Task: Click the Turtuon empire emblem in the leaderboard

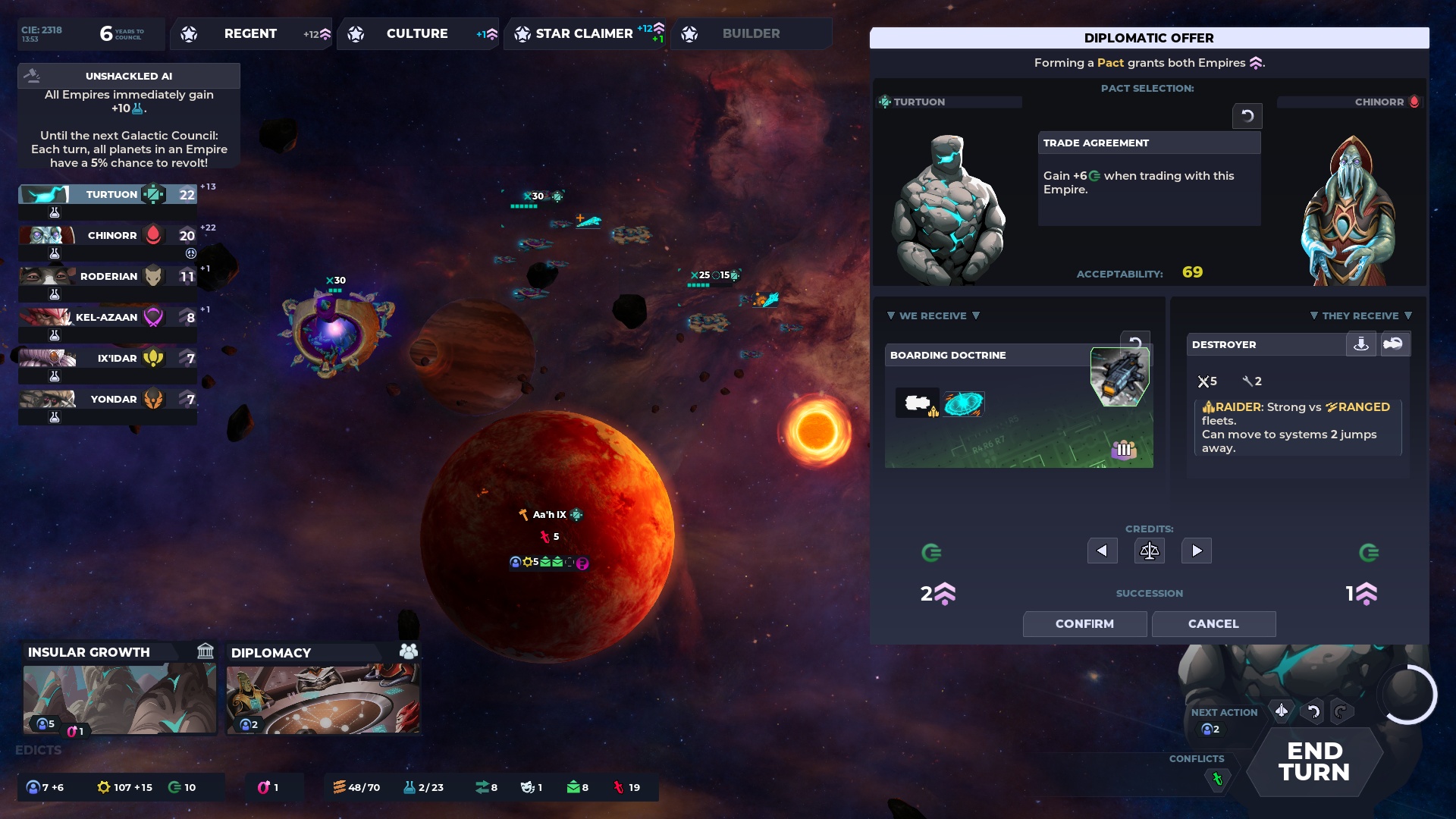Action: click(x=155, y=194)
